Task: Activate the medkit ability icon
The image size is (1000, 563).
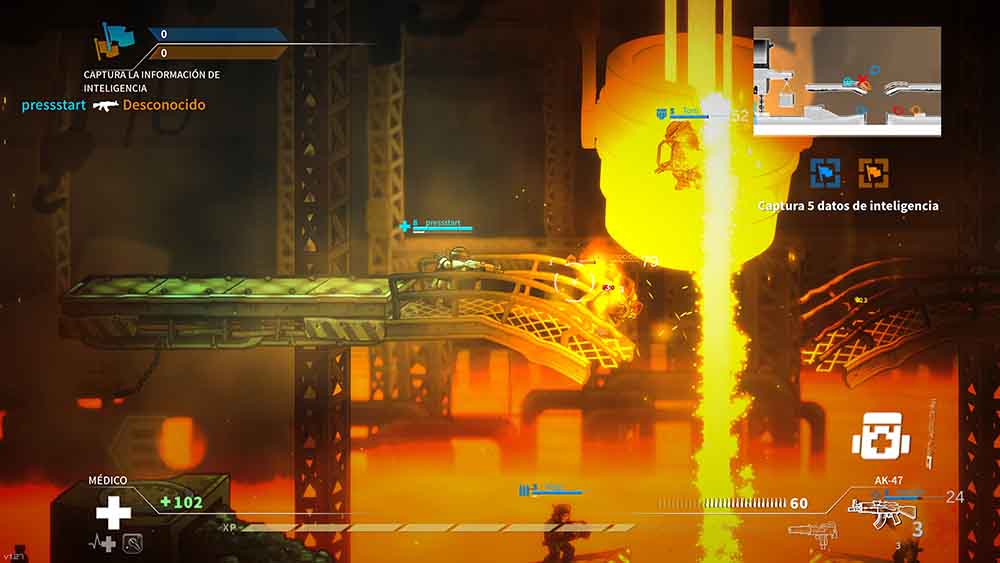Action: tap(877, 437)
